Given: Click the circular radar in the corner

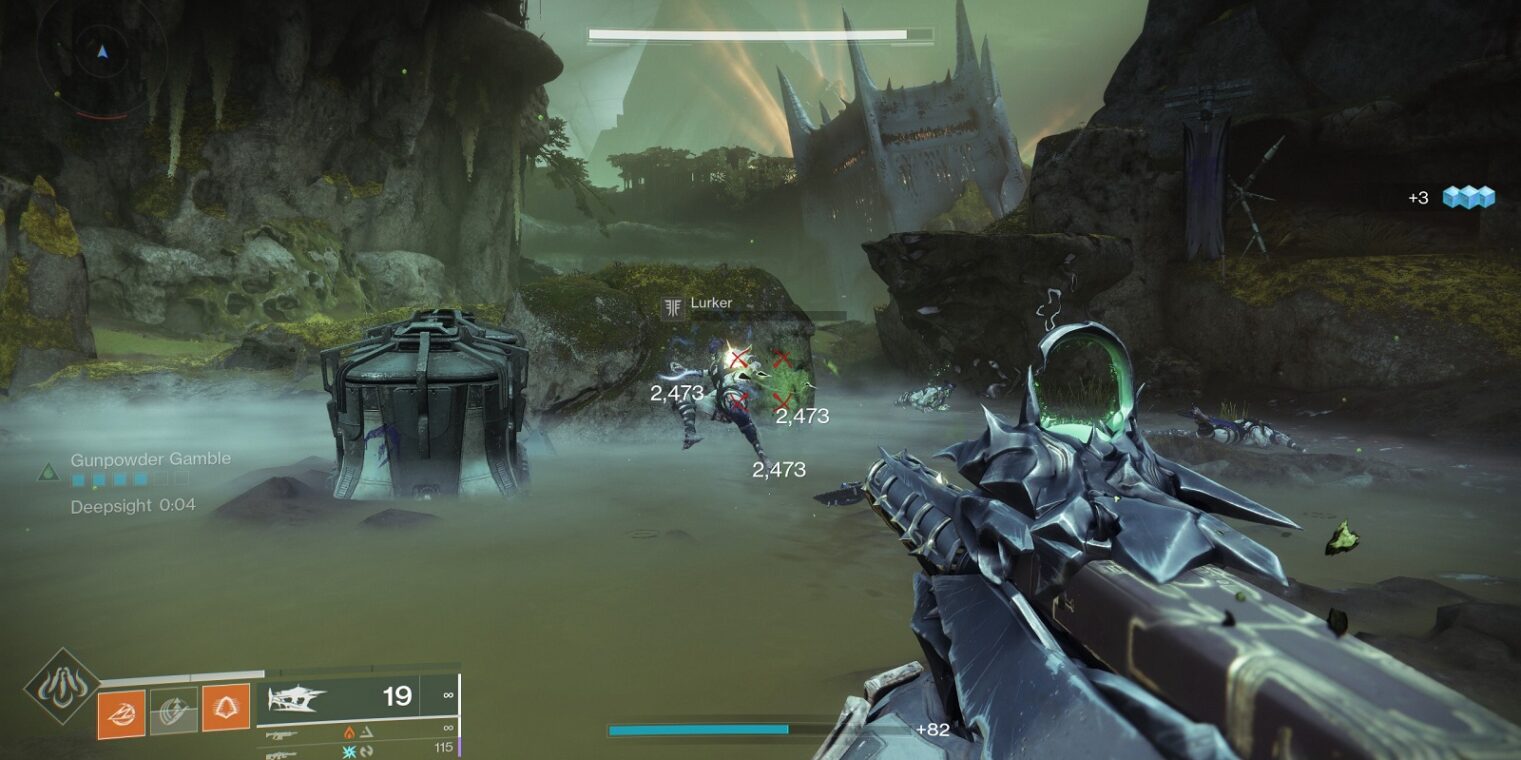Looking at the screenshot, I should 101,50.
